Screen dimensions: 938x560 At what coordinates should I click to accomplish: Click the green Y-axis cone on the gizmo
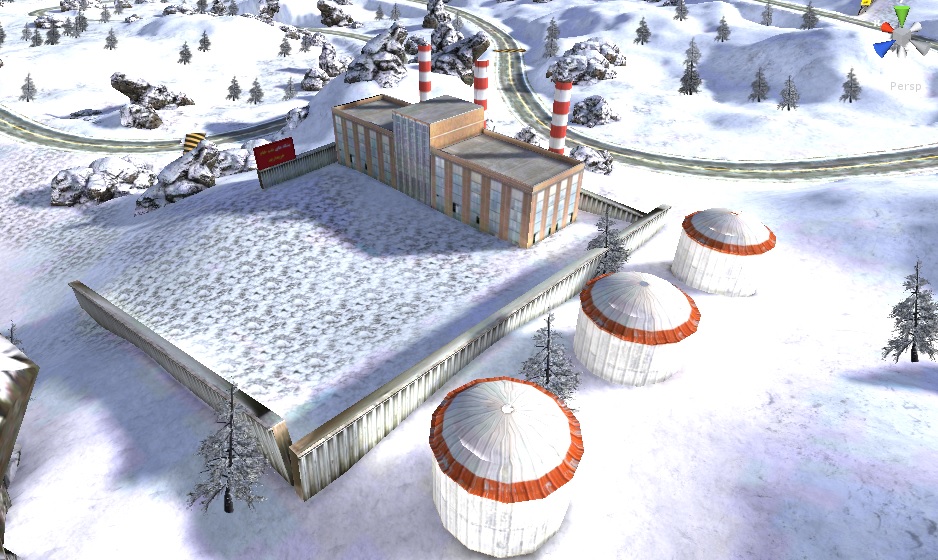902,15
